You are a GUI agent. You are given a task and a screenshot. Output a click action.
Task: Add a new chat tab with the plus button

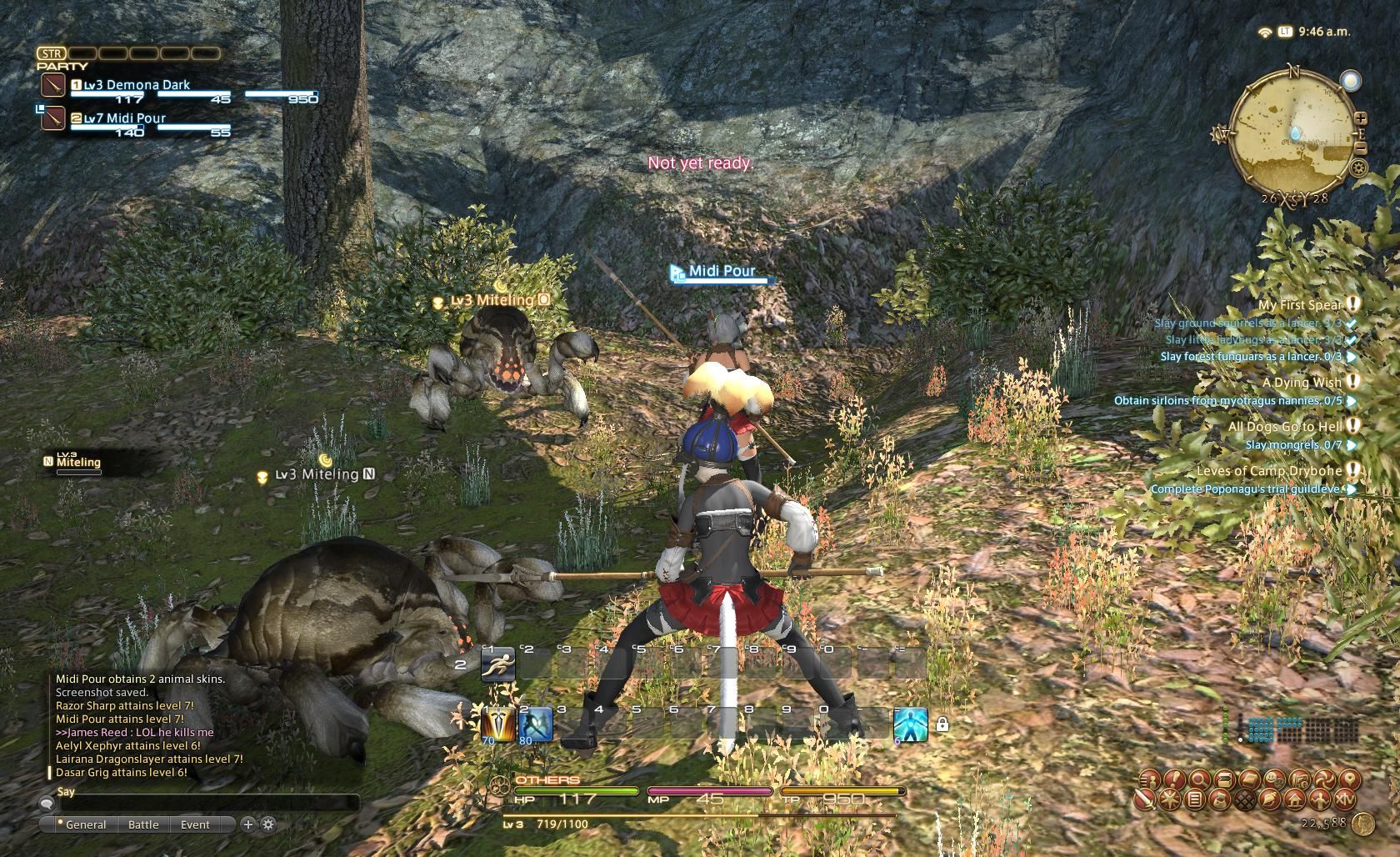click(x=247, y=824)
